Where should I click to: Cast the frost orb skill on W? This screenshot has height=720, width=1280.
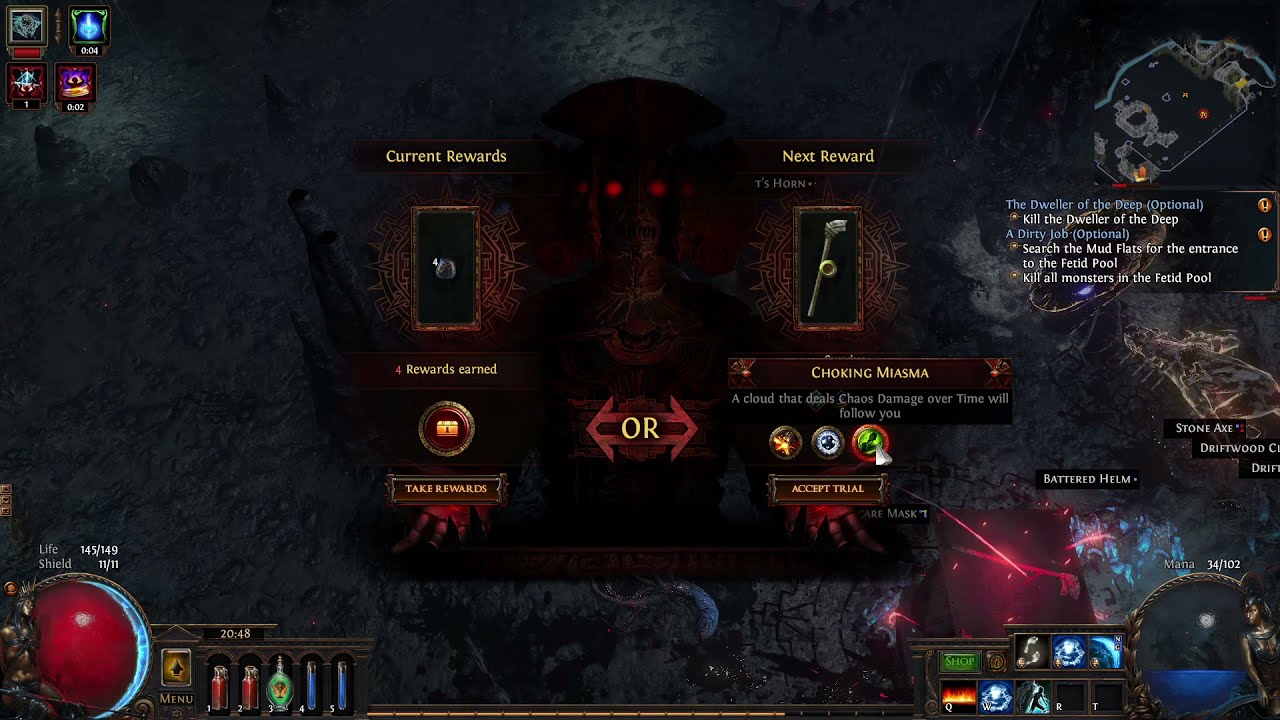click(x=995, y=694)
